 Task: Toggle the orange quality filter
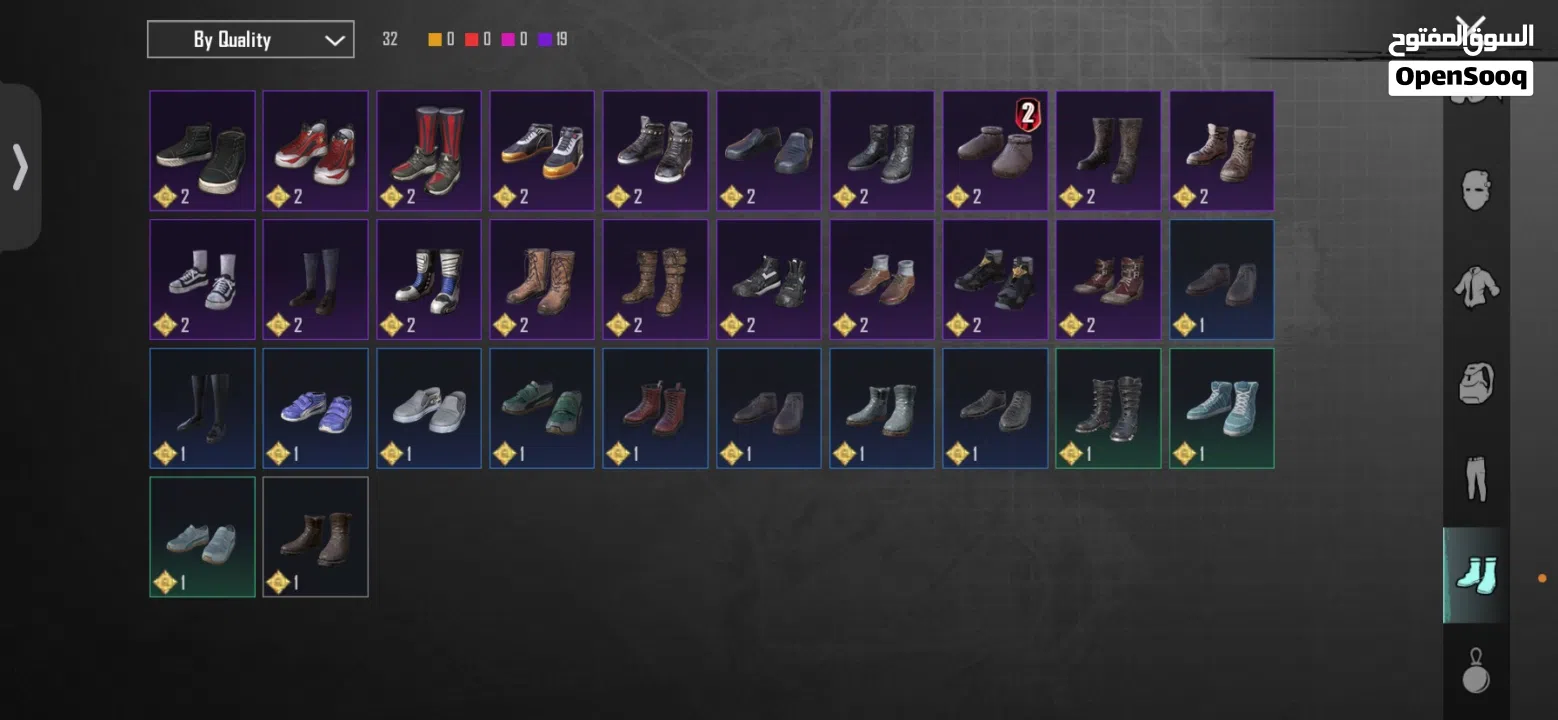434,39
